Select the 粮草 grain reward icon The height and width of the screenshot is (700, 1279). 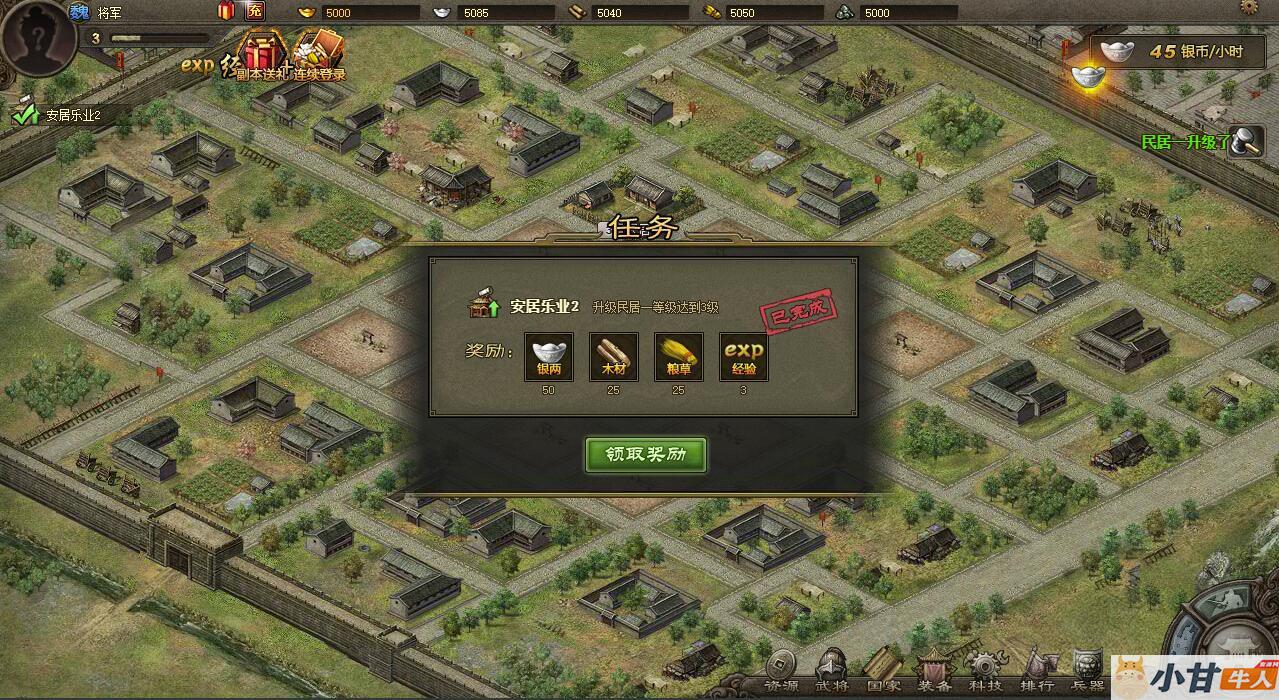(x=678, y=357)
